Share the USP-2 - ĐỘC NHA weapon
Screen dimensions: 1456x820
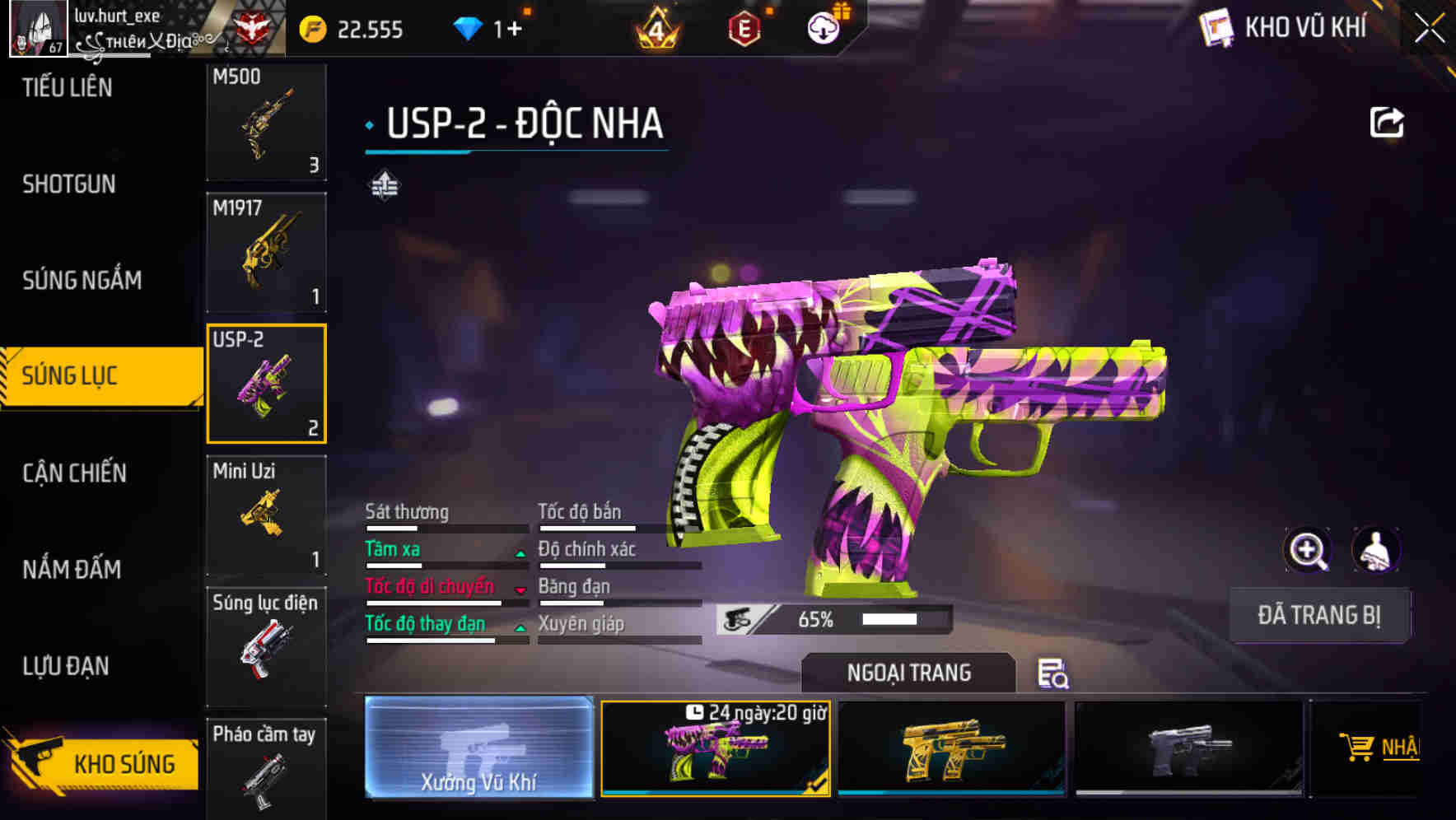point(1388,121)
